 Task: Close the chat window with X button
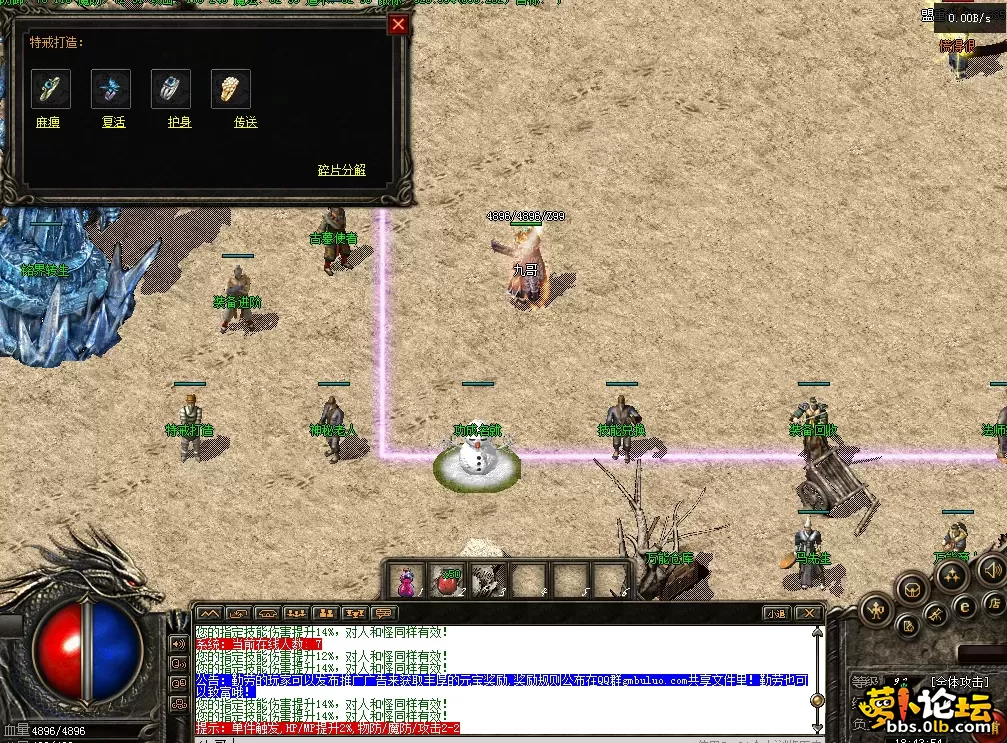pos(808,613)
